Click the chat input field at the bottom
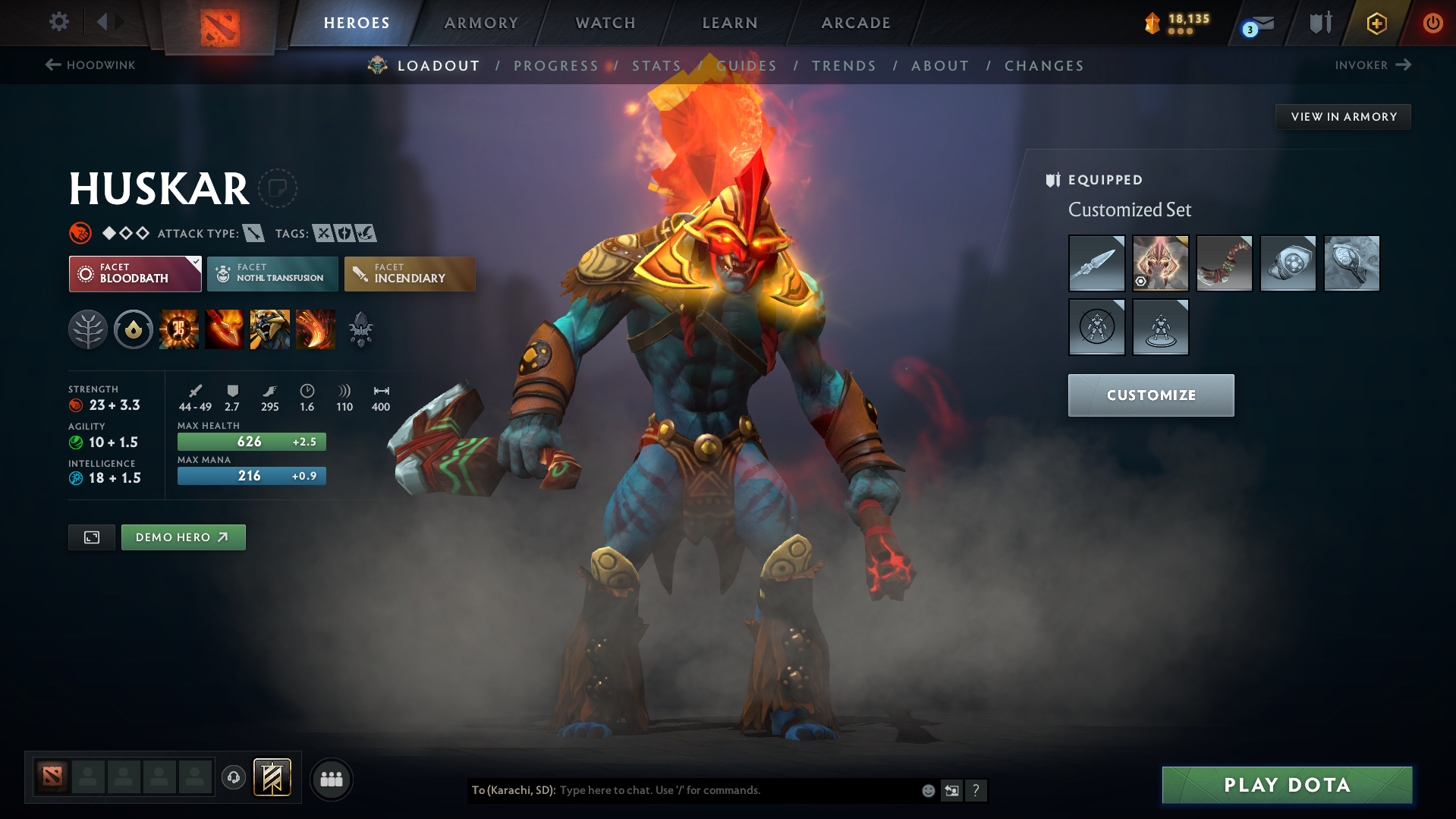This screenshot has height=819, width=1456. (721, 790)
